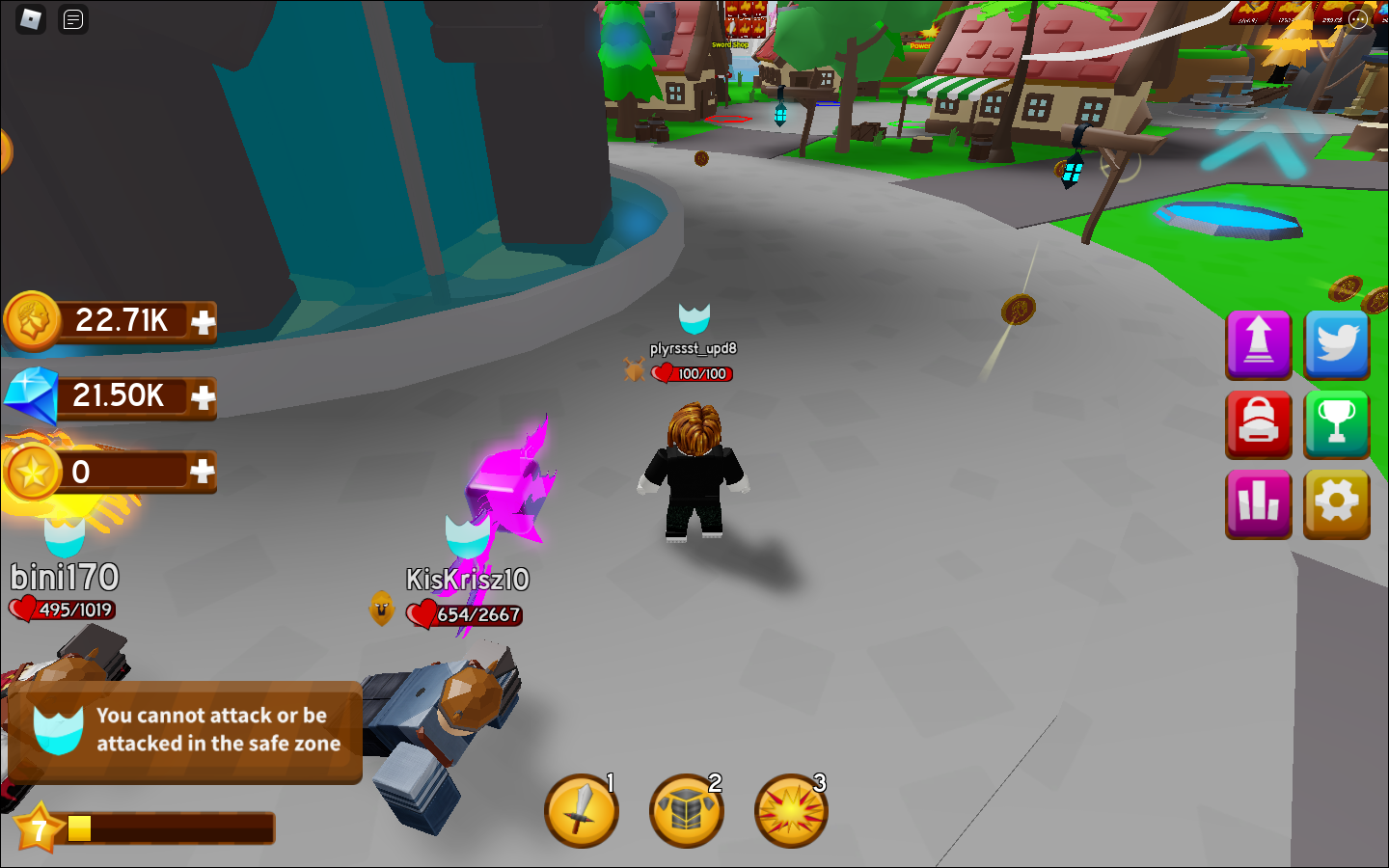Click the blue gem currency icon

pos(32,397)
